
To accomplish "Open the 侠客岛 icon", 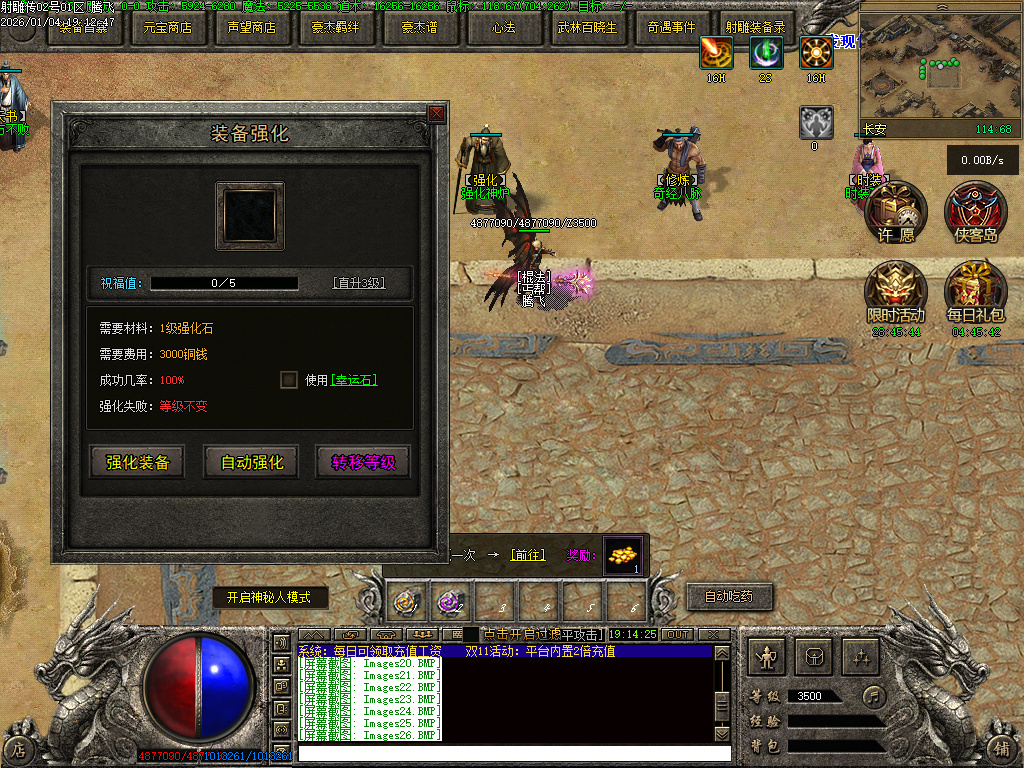I will tap(976, 212).
